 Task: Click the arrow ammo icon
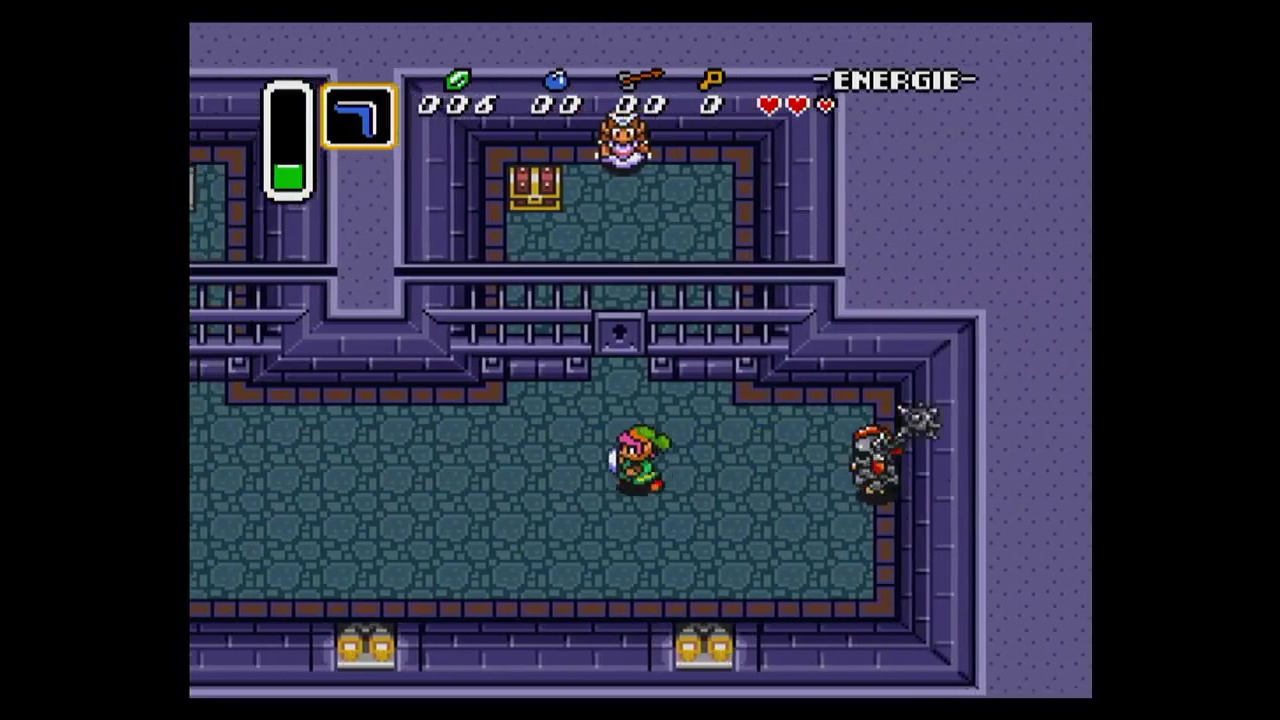[x=640, y=79]
